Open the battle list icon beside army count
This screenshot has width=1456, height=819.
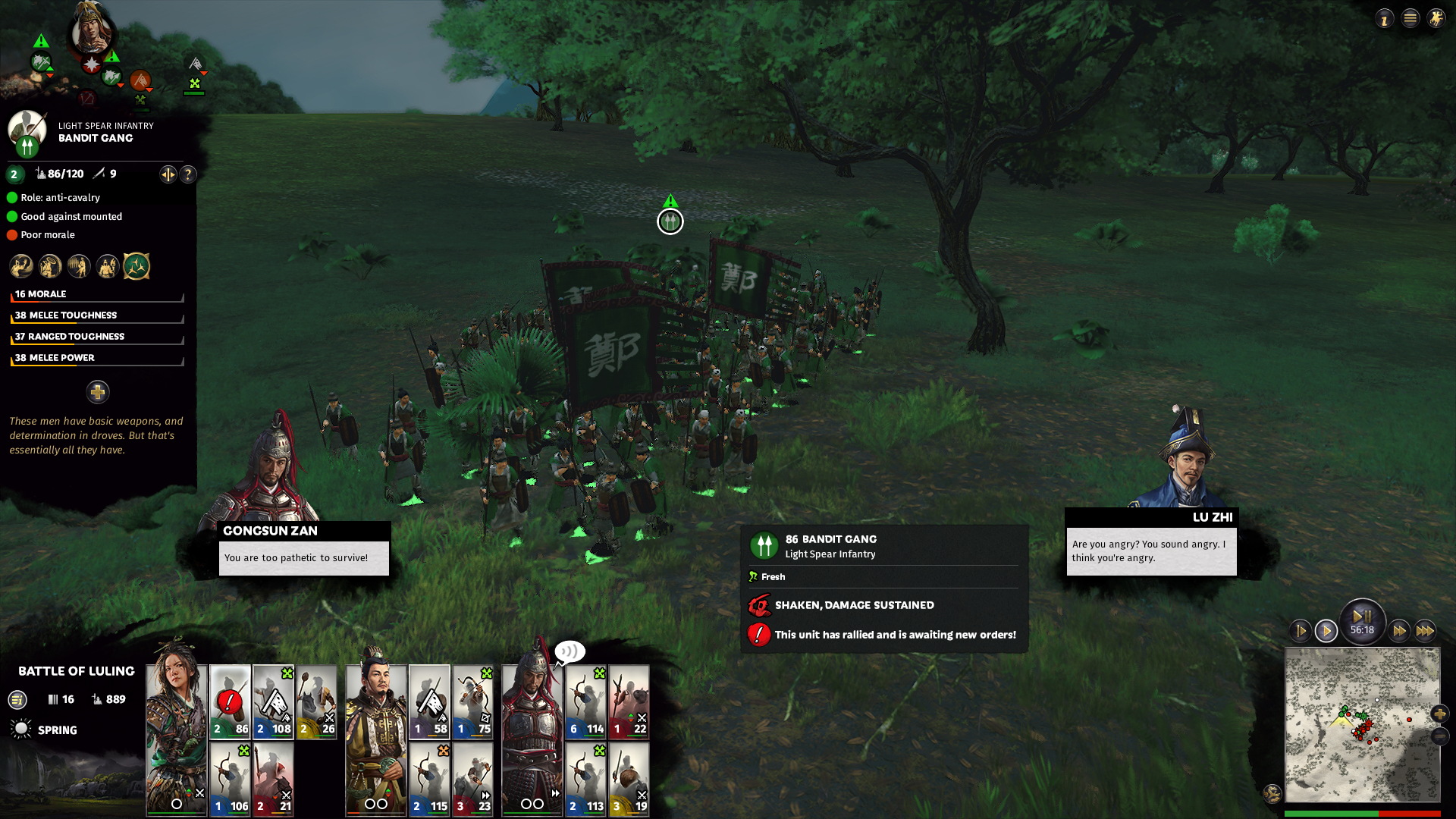17,700
